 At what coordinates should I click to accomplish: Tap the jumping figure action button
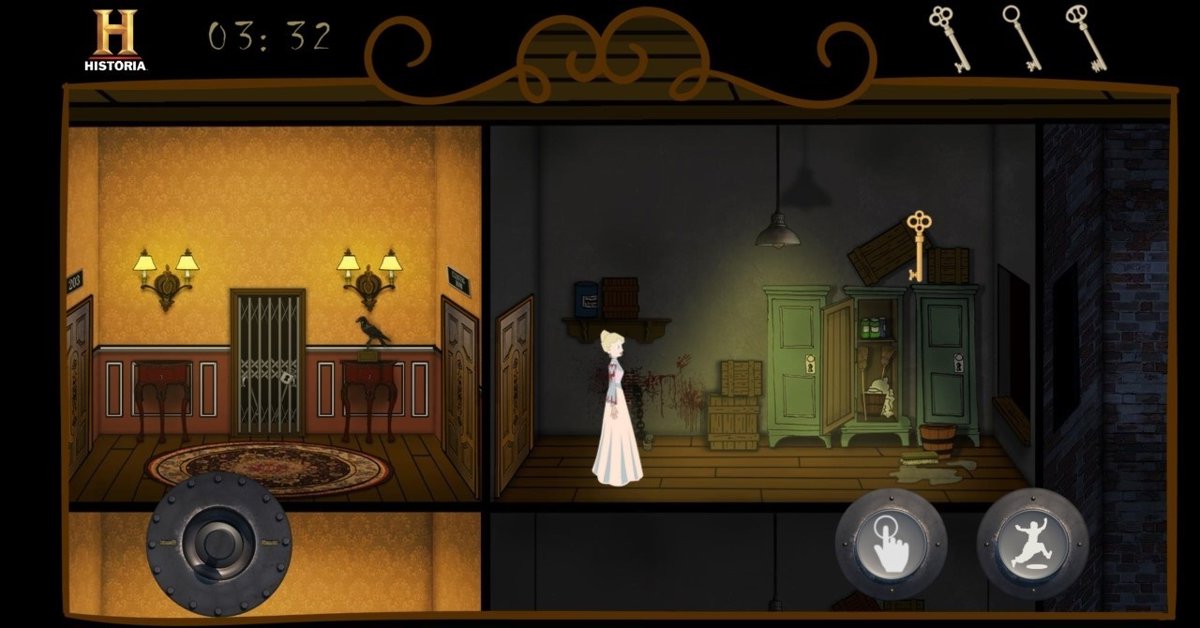click(1032, 544)
